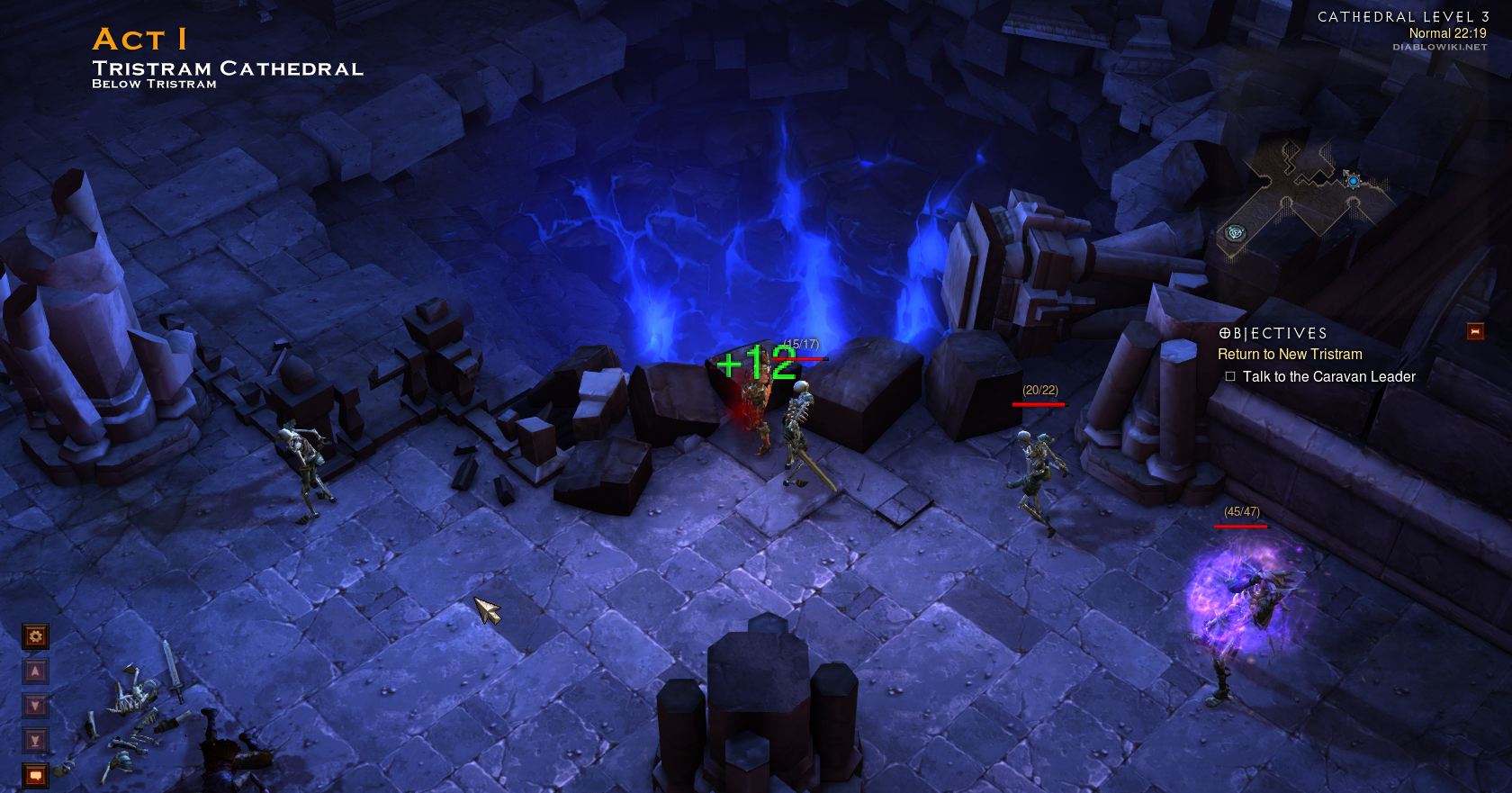Viewport: 1512px width, 793px height.
Task: Click the waypoint marker on the minimap
Action: pos(1236,233)
